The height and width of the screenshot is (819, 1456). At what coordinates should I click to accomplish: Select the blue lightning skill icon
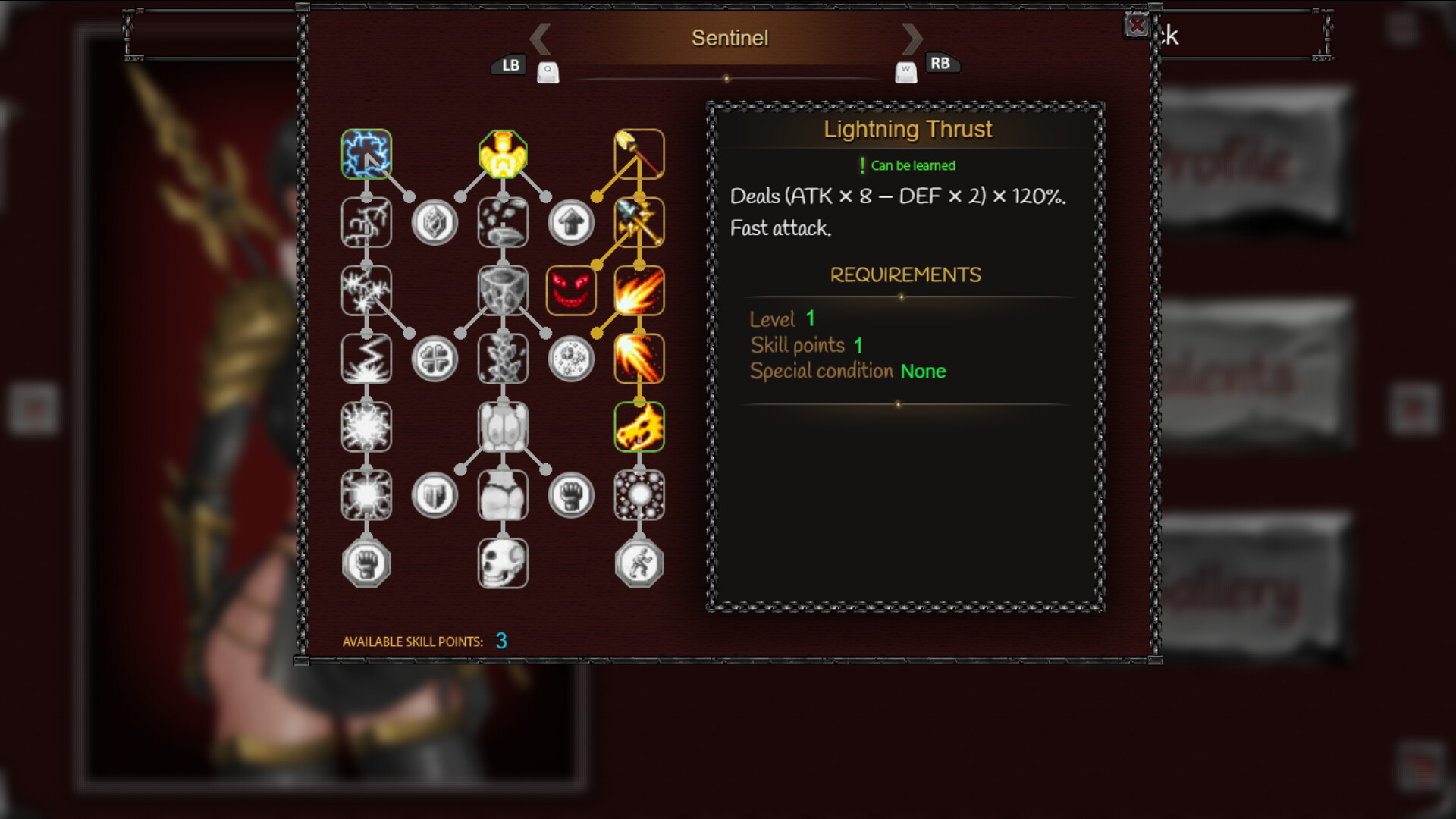367,155
